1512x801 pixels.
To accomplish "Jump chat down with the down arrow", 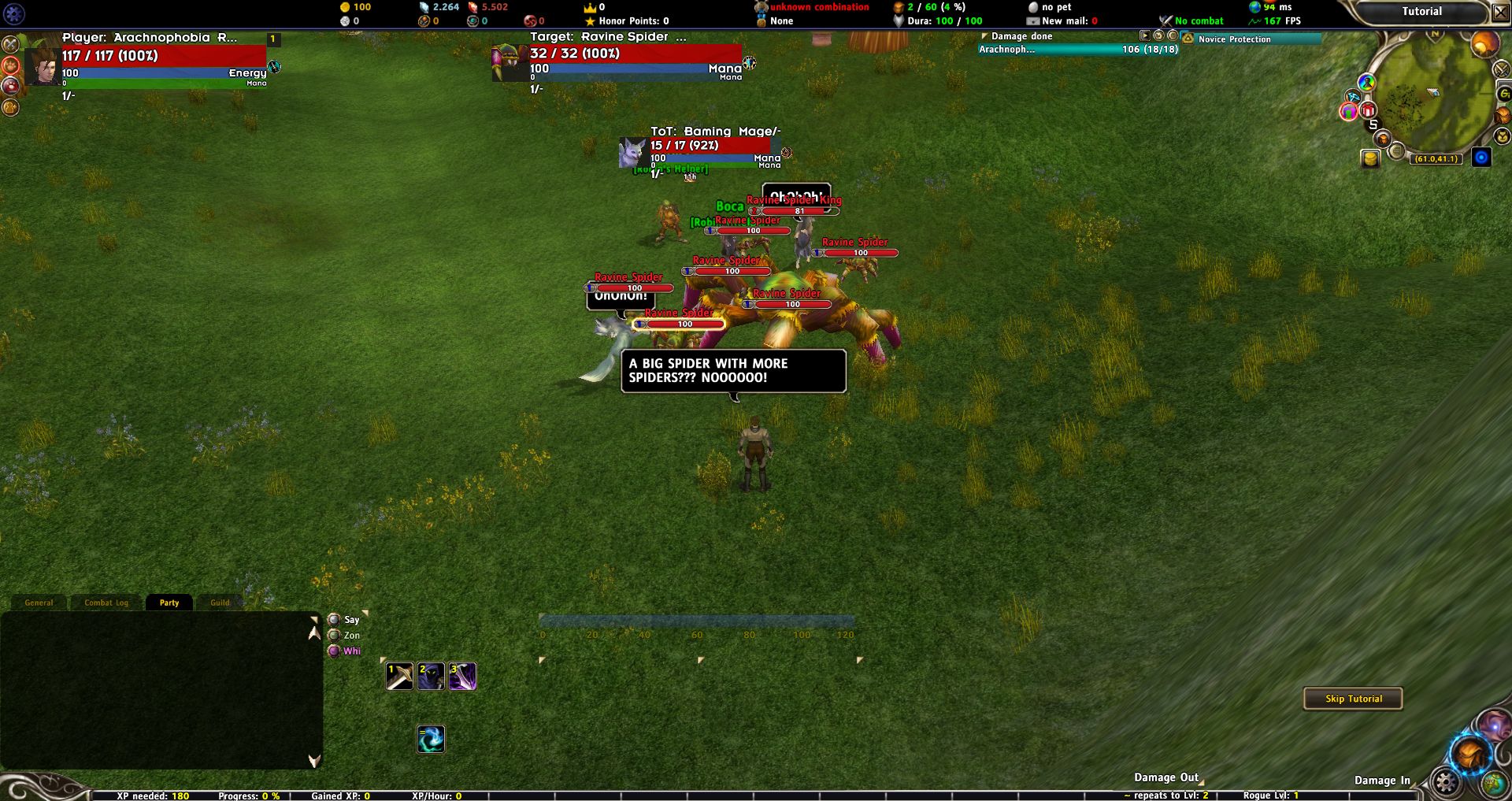I will click(x=314, y=760).
